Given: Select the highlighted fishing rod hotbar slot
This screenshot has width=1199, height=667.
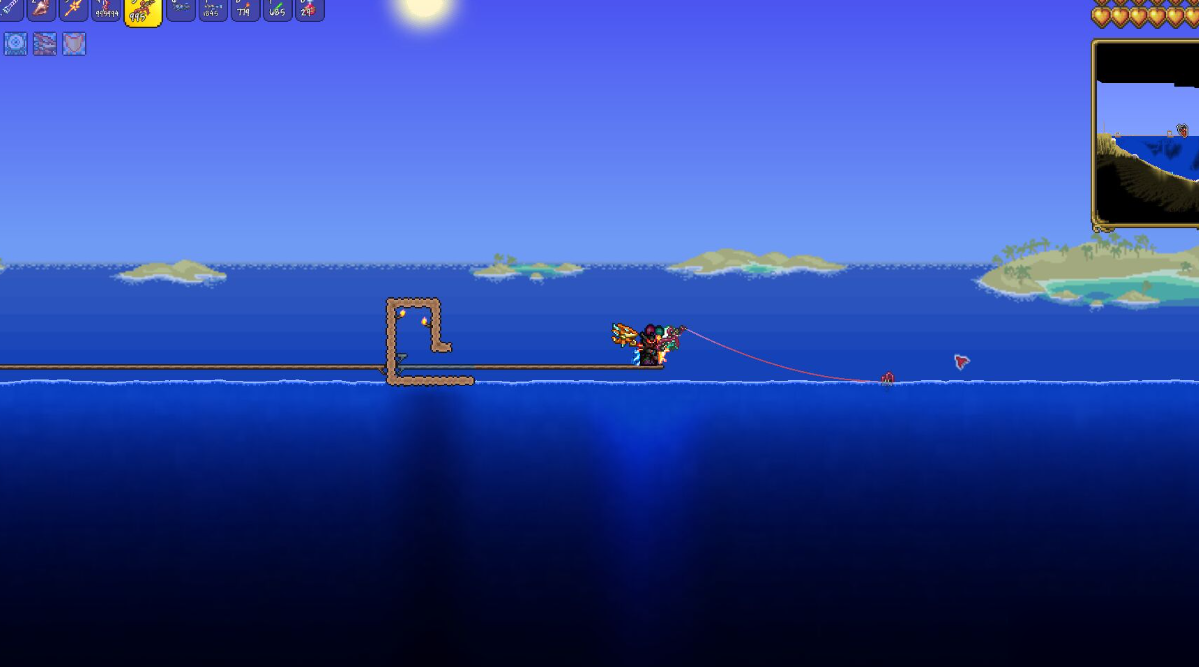Looking at the screenshot, I should click(143, 11).
